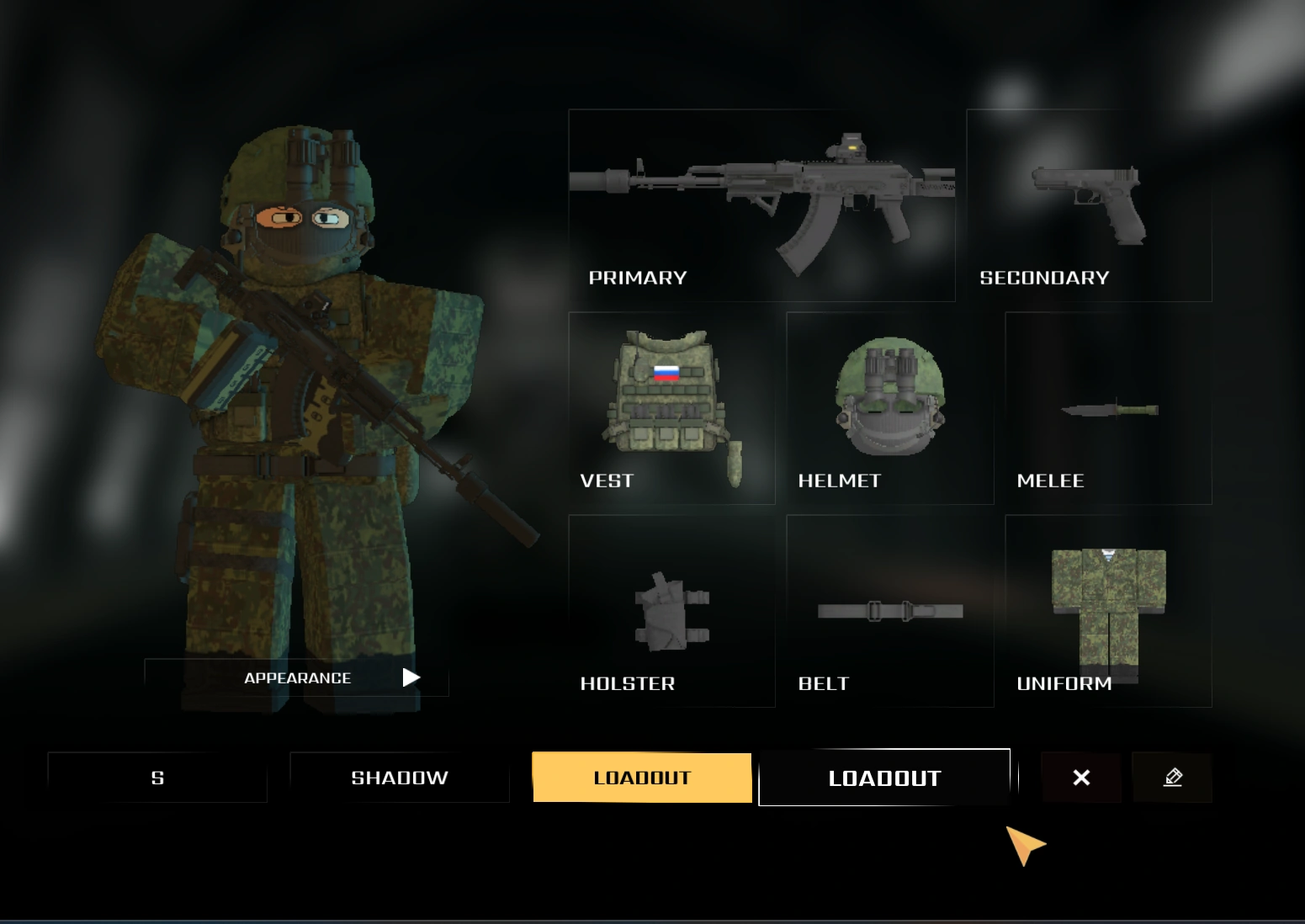This screenshot has height=924, width=1305.
Task: Click the Russian flag patch on vest
Action: coord(666,374)
